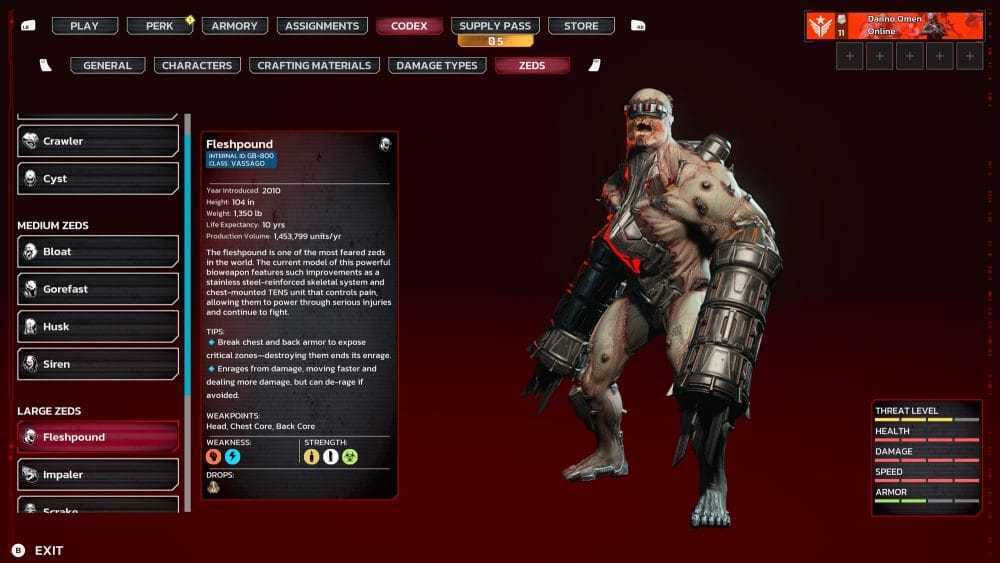The image size is (1000, 563).
Task: Select the Supply Pass tab
Action: pos(495,26)
